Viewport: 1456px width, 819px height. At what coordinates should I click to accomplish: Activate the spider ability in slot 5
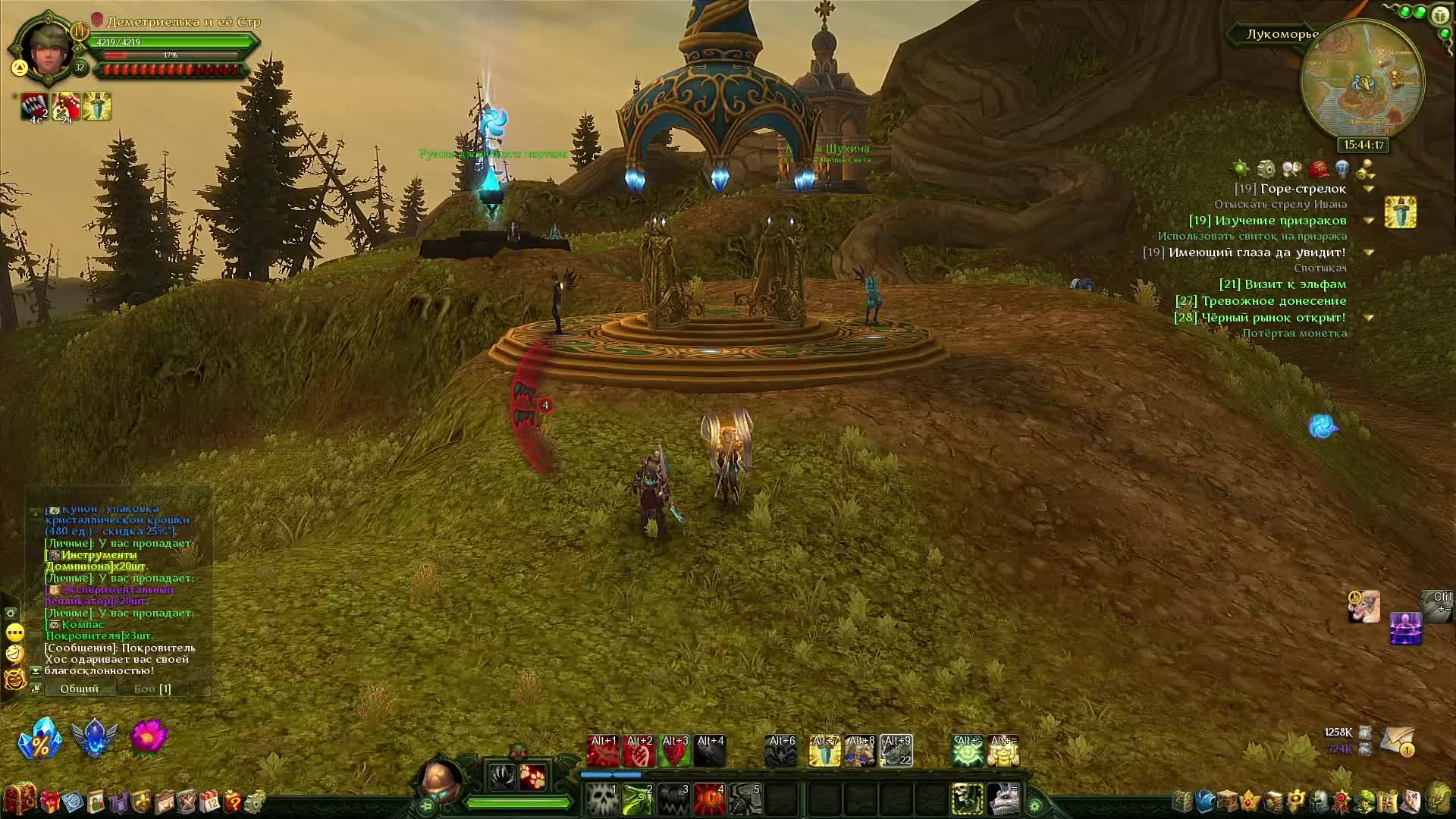pyautogui.click(x=745, y=799)
